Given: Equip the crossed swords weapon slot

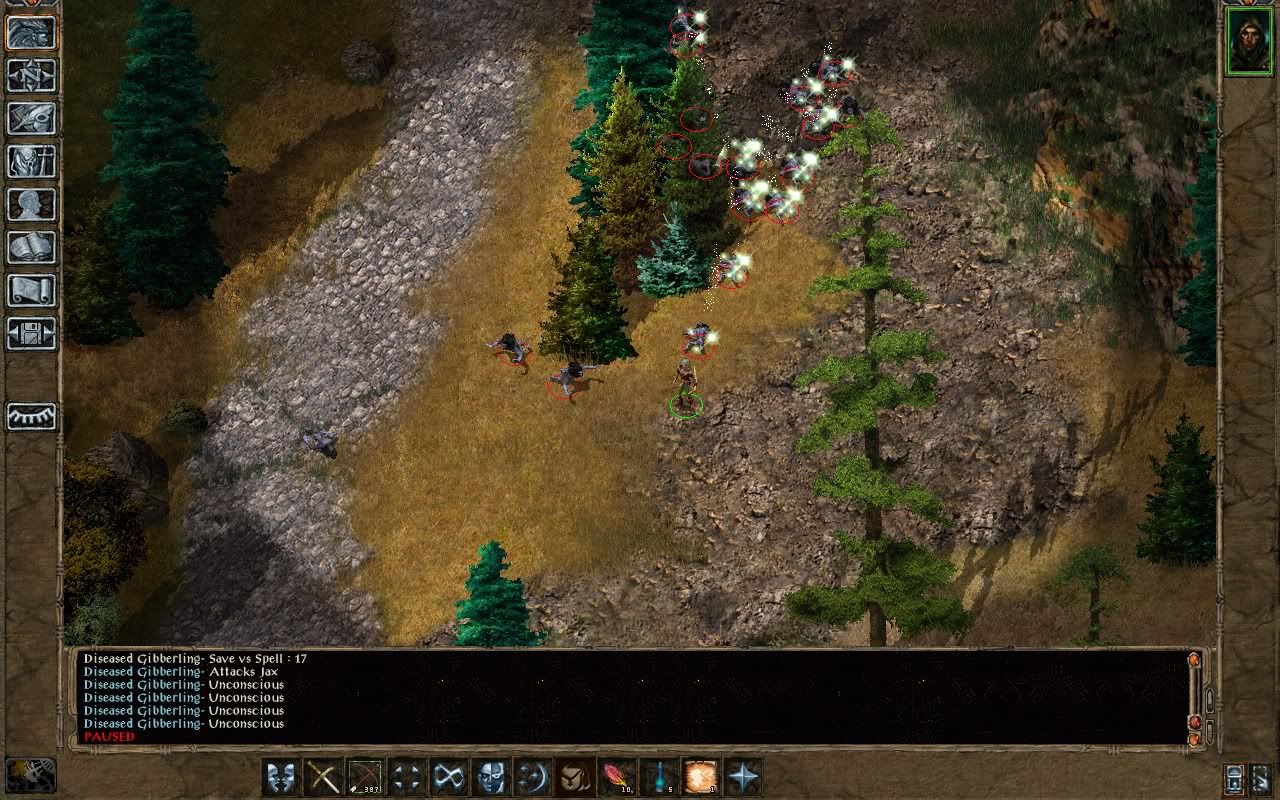Looking at the screenshot, I should [322, 777].
